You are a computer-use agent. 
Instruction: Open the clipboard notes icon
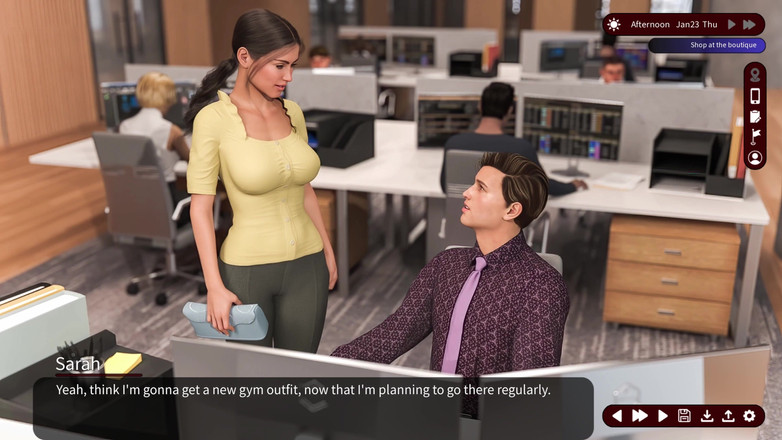click(x=755, y=117)
